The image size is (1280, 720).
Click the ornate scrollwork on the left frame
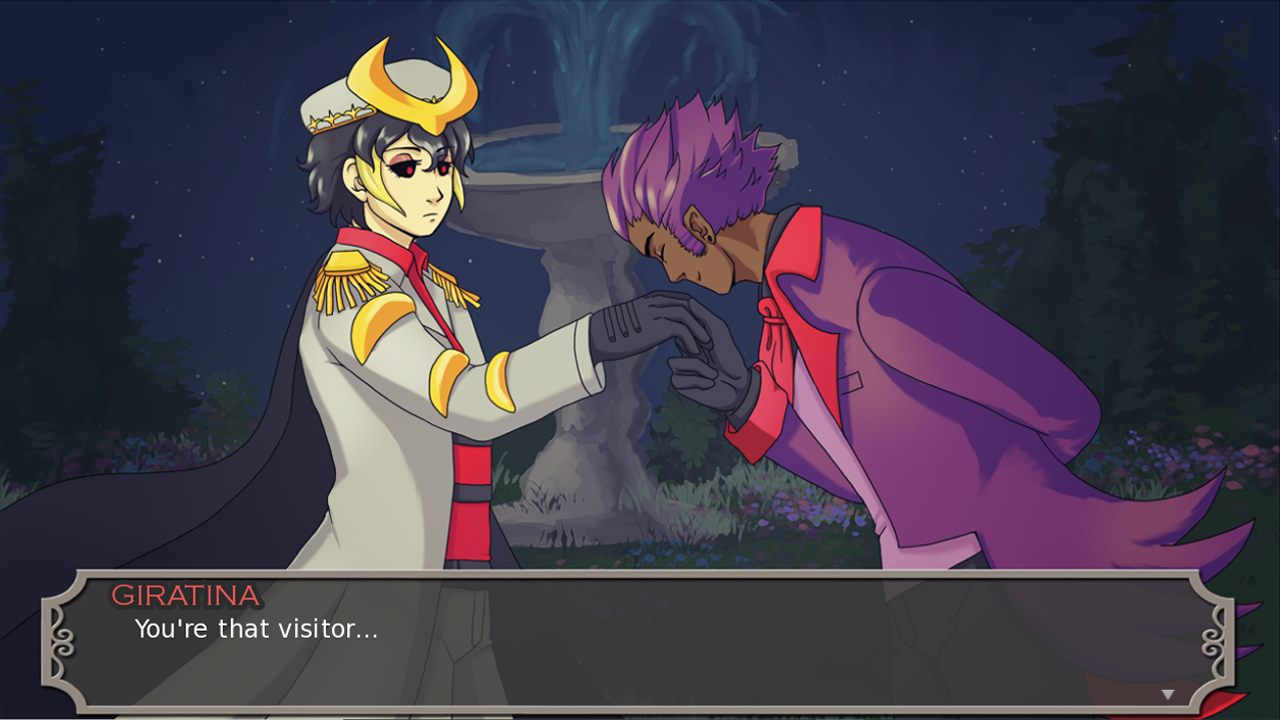pyautogui.click(x=64, y=640)
